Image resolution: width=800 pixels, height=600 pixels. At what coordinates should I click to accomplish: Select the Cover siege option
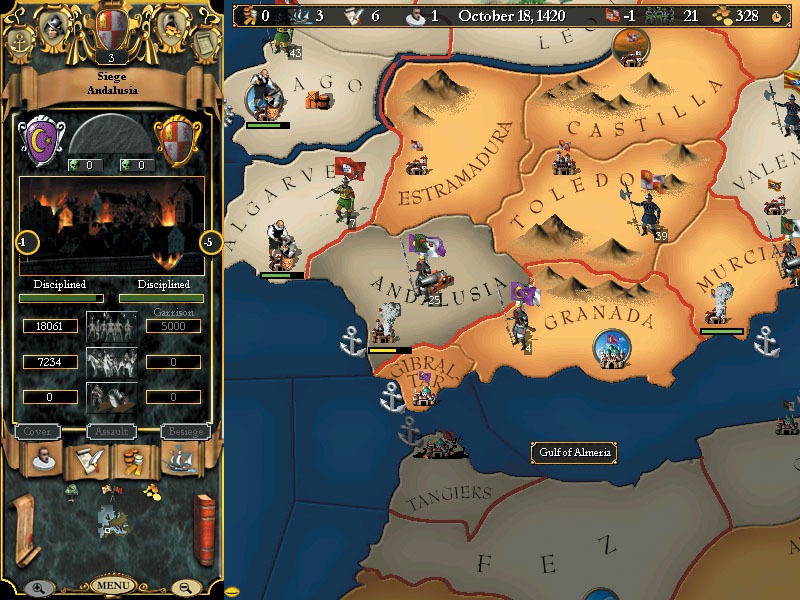[x=37, y=432]
